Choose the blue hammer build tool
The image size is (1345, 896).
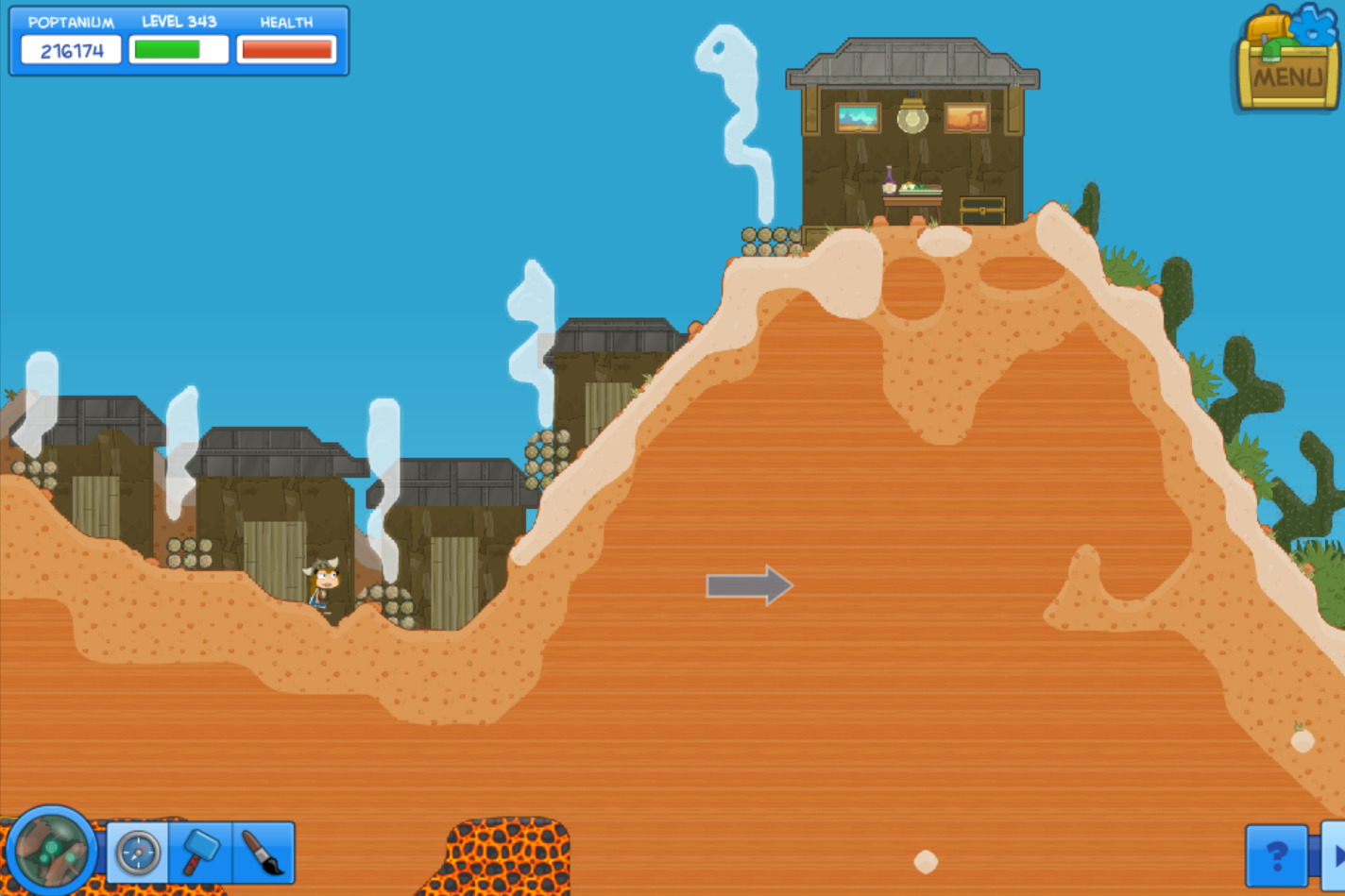tap(200, 854)
